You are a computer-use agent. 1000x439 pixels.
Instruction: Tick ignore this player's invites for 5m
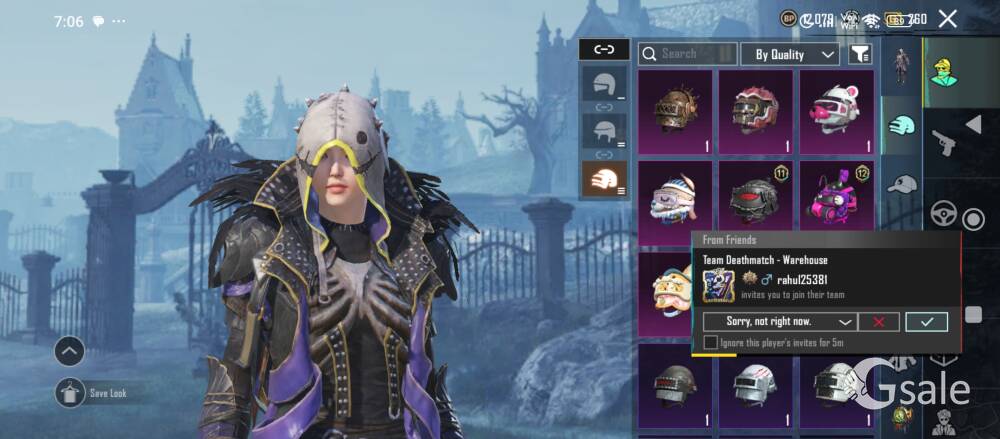710,343
